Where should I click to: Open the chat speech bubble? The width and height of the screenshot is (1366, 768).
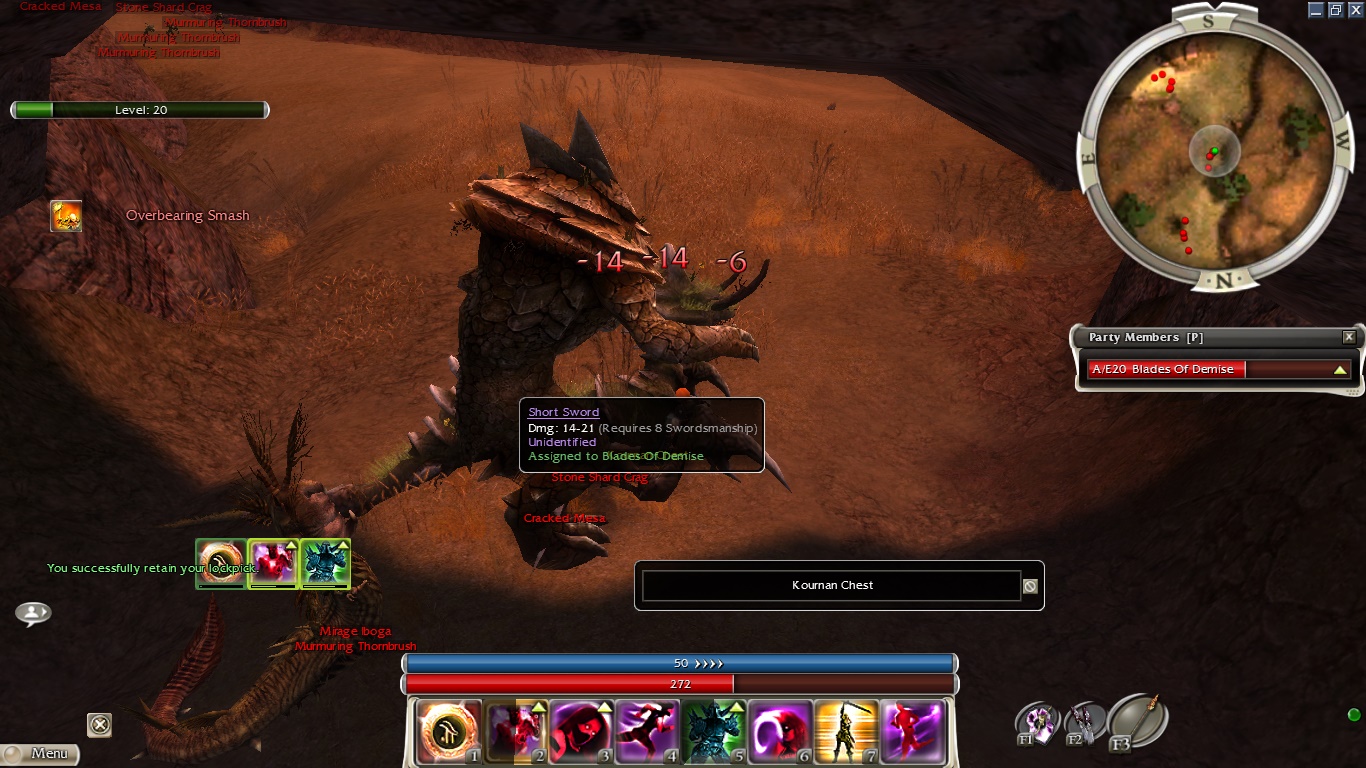click(33, 613)
